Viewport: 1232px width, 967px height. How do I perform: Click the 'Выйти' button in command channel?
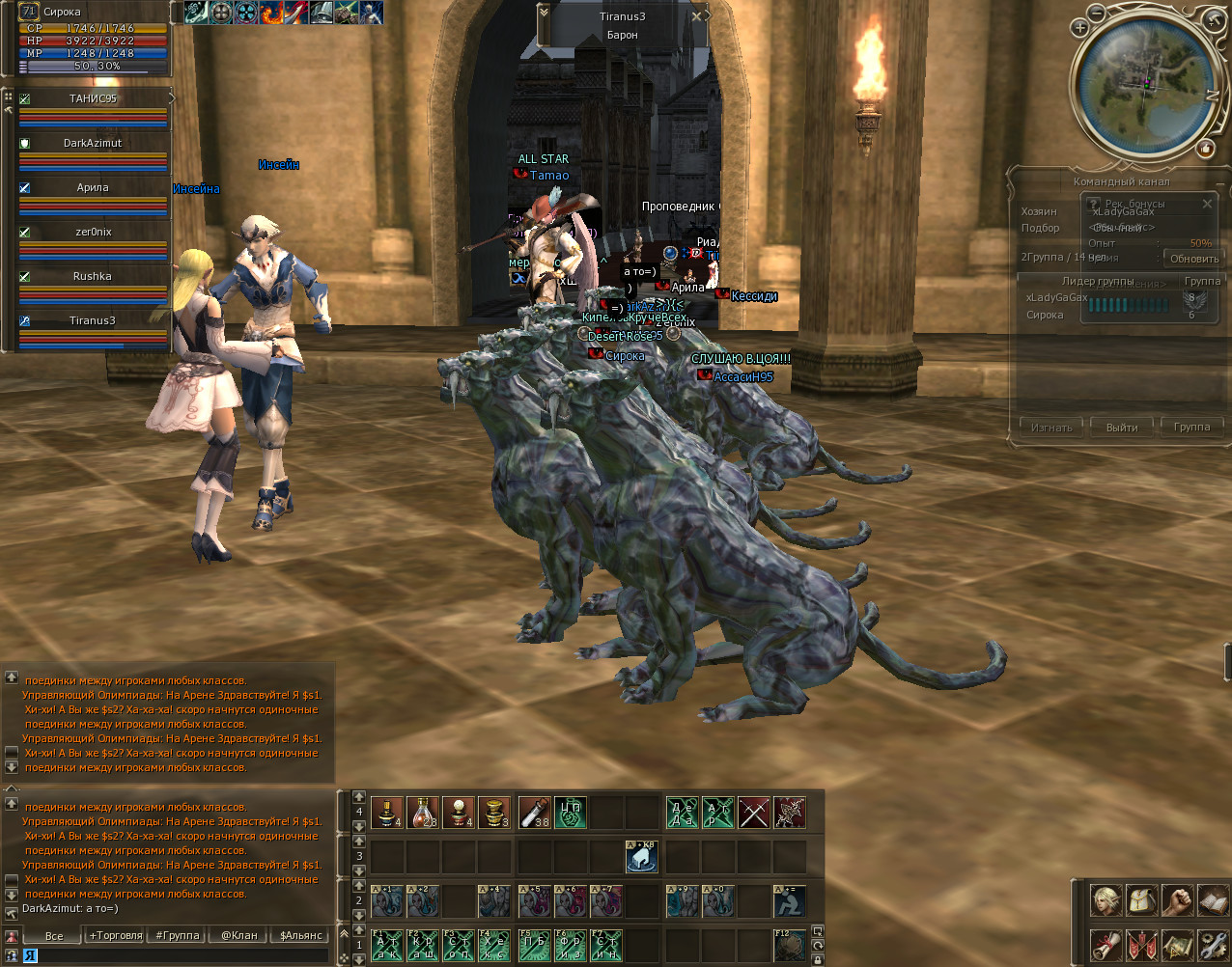(1122, 427)
